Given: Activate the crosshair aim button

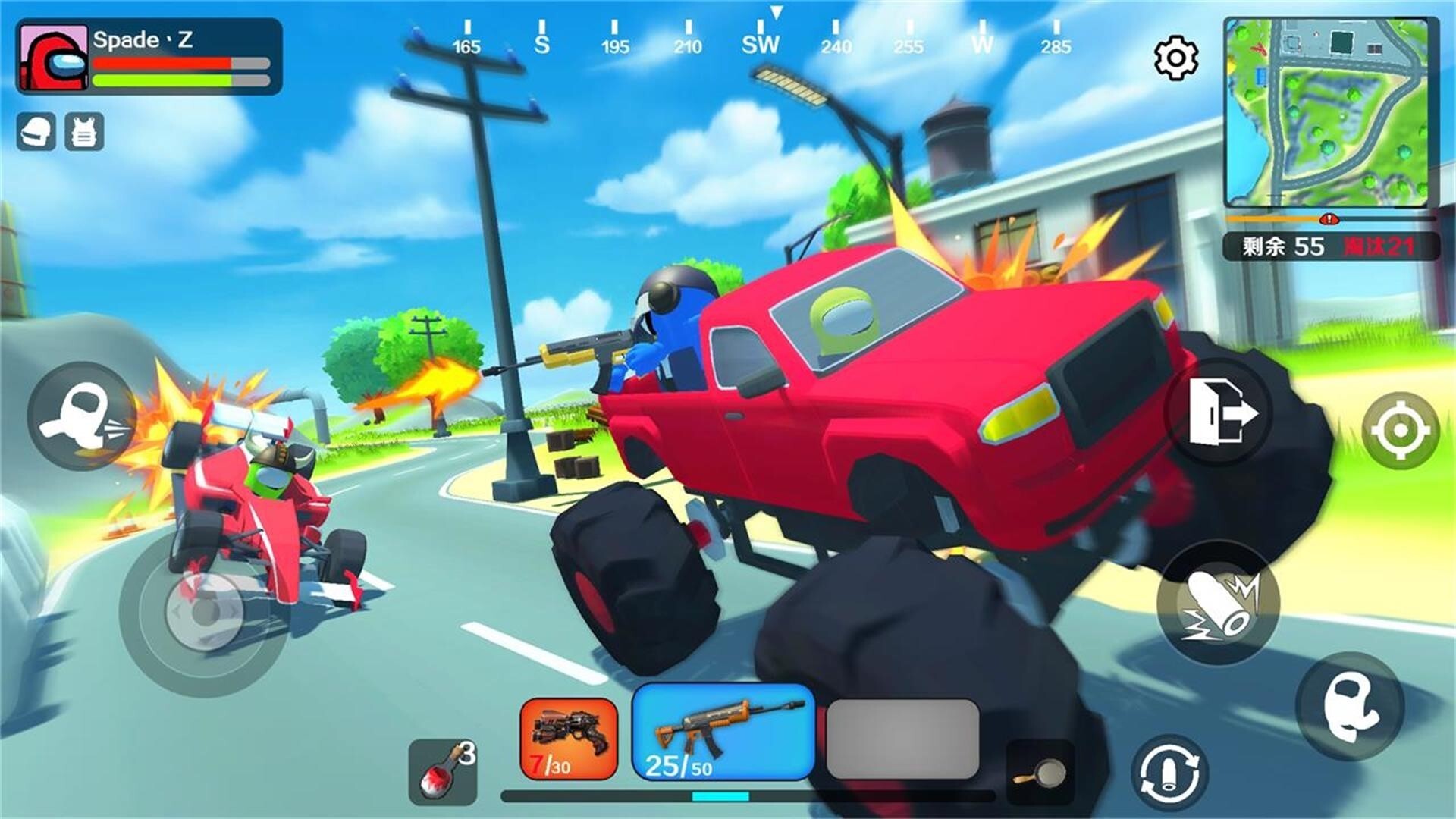Looking at the screenshot, I should click(x=1400, y=430).
